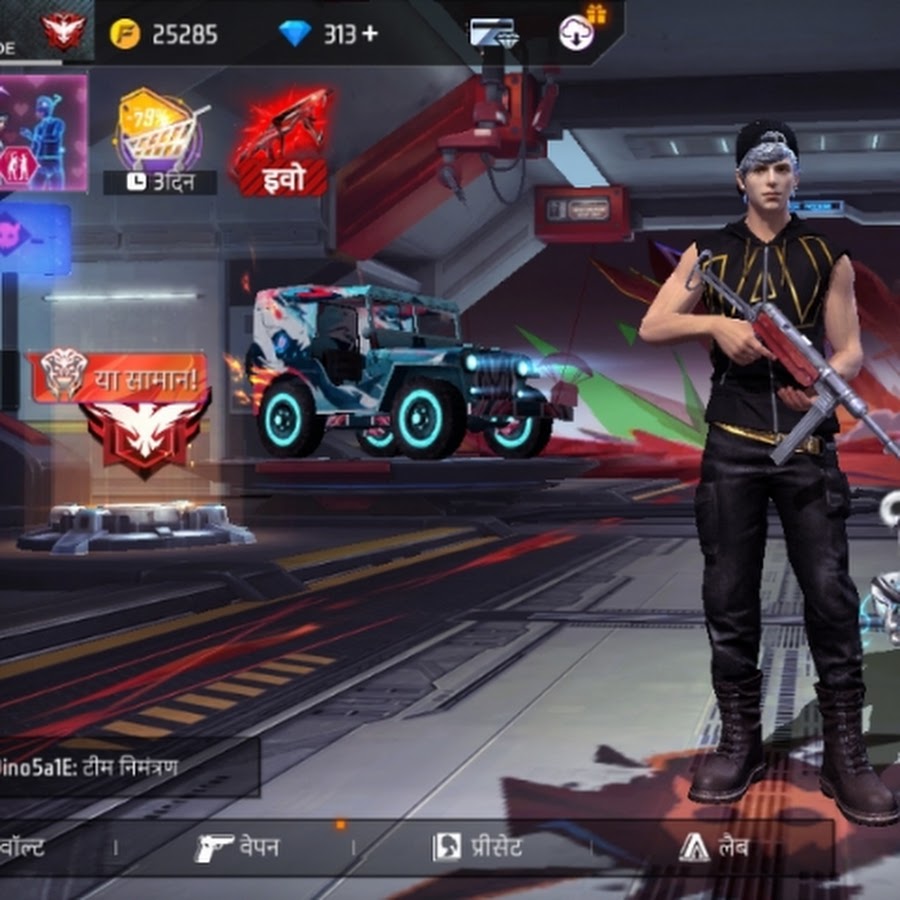
Task: Open the blue mask event panel
Action: pyautogui.click(x=34, y=240)
